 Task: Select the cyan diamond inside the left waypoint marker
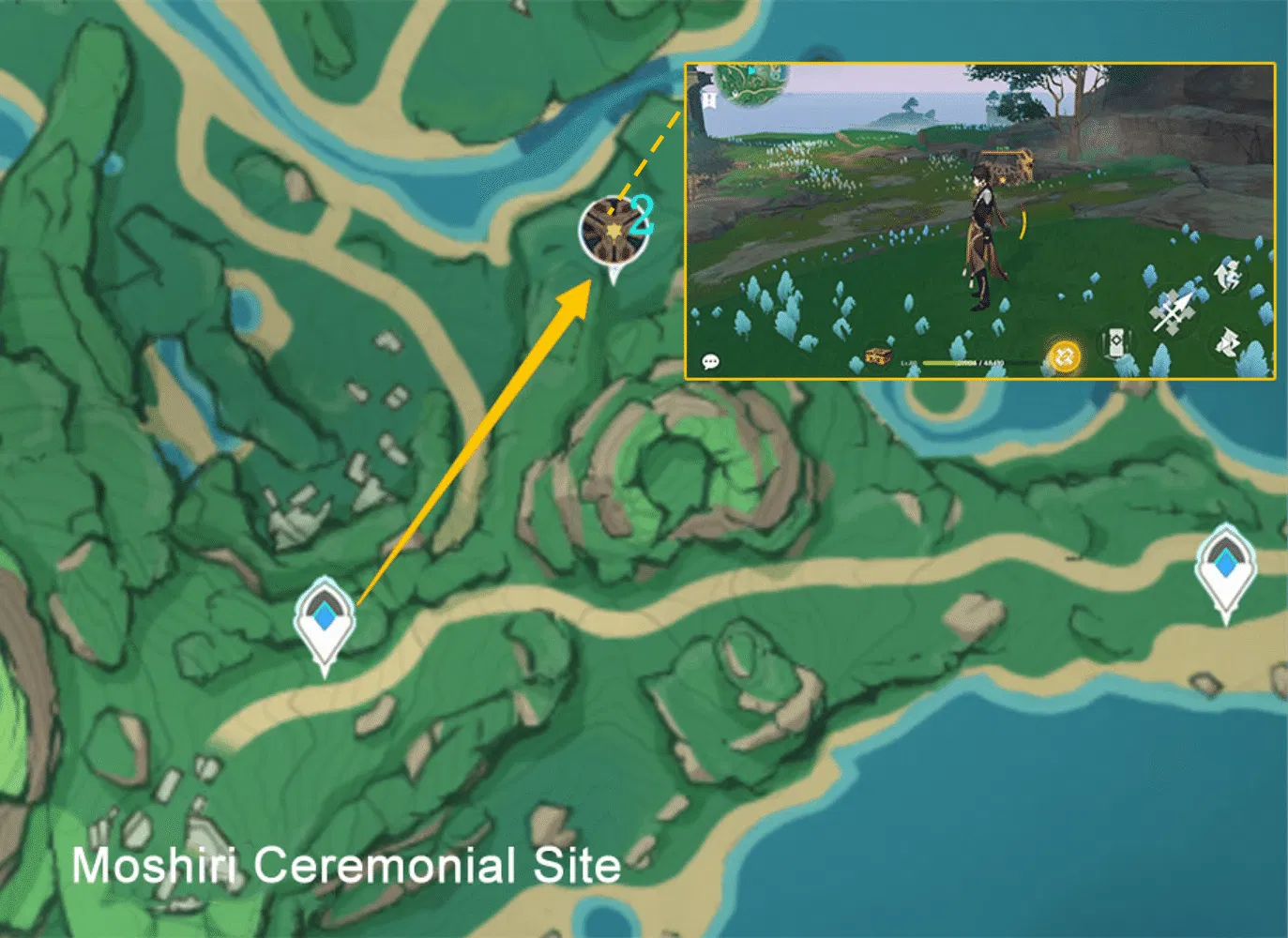pyautogui.click(x=323, y=614)
